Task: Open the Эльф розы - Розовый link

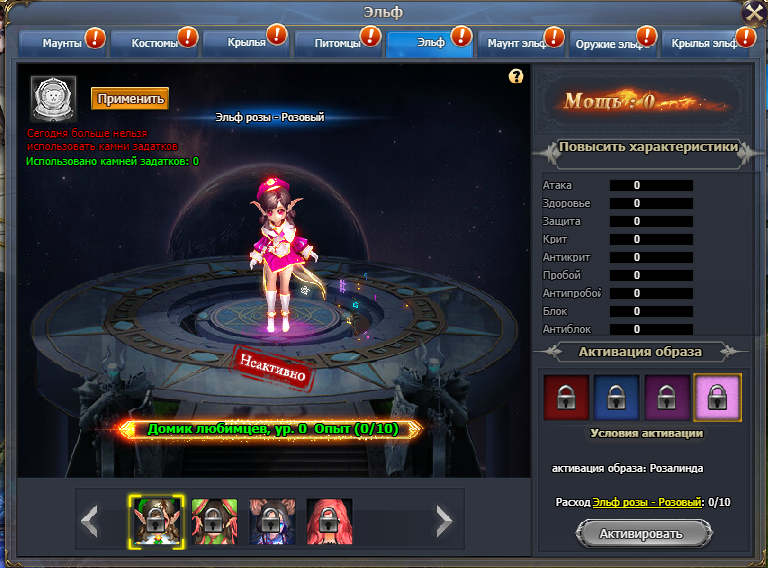Action: point(647,501)
